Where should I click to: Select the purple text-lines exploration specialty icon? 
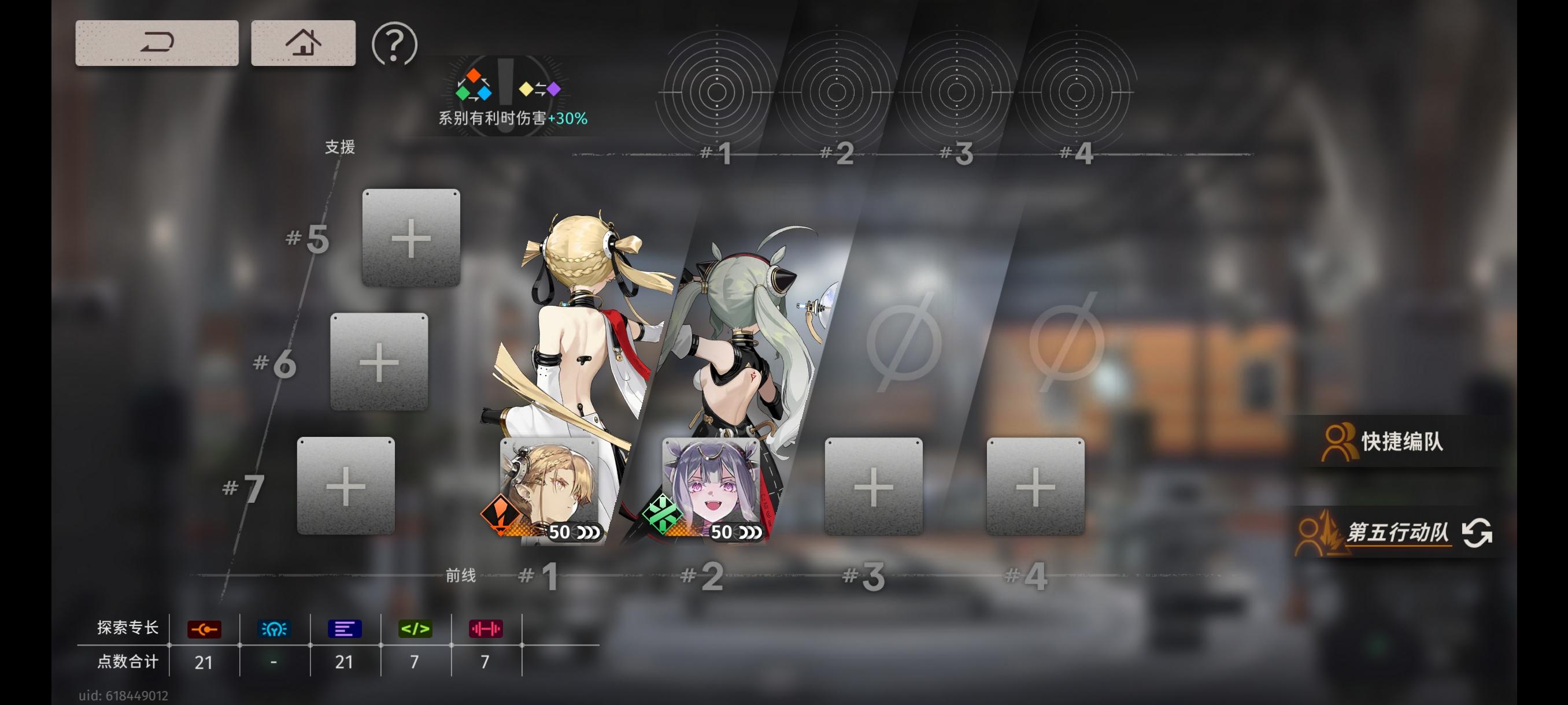[x=345, y=629]
